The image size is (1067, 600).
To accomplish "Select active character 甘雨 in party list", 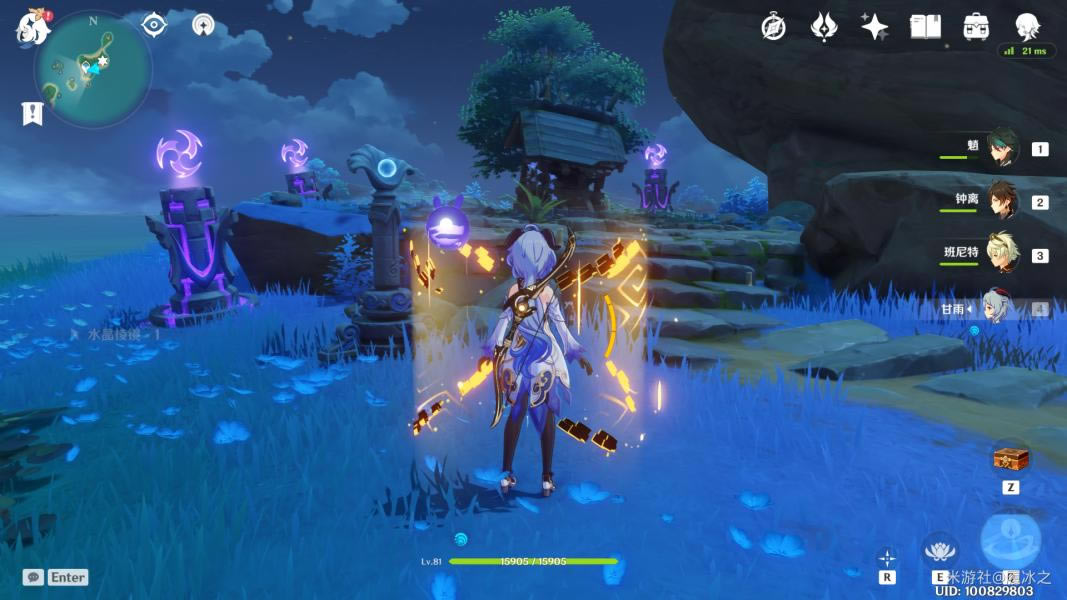I will (x=1002, y=308).
